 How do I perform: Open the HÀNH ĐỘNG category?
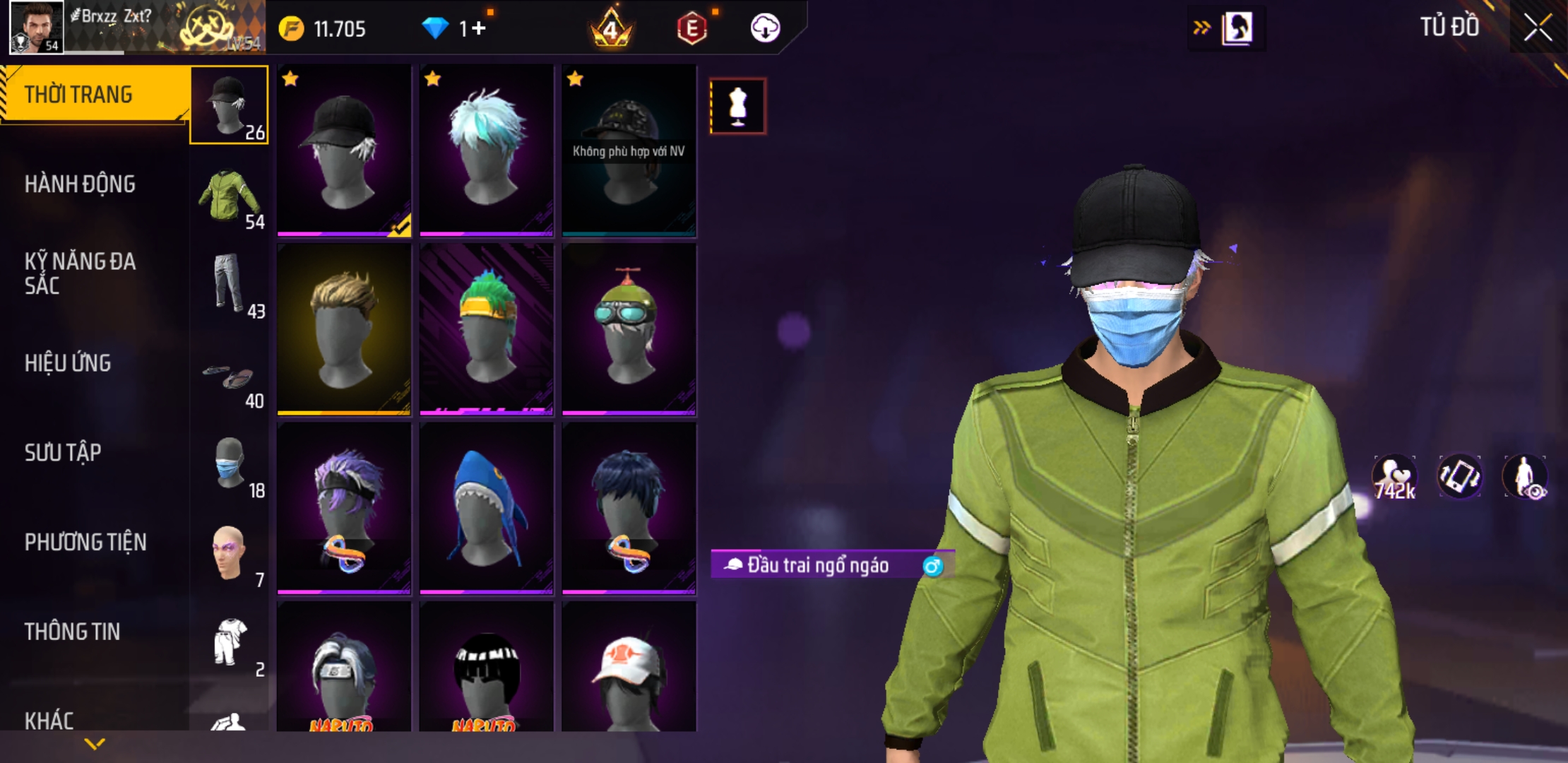click(81, 184)
